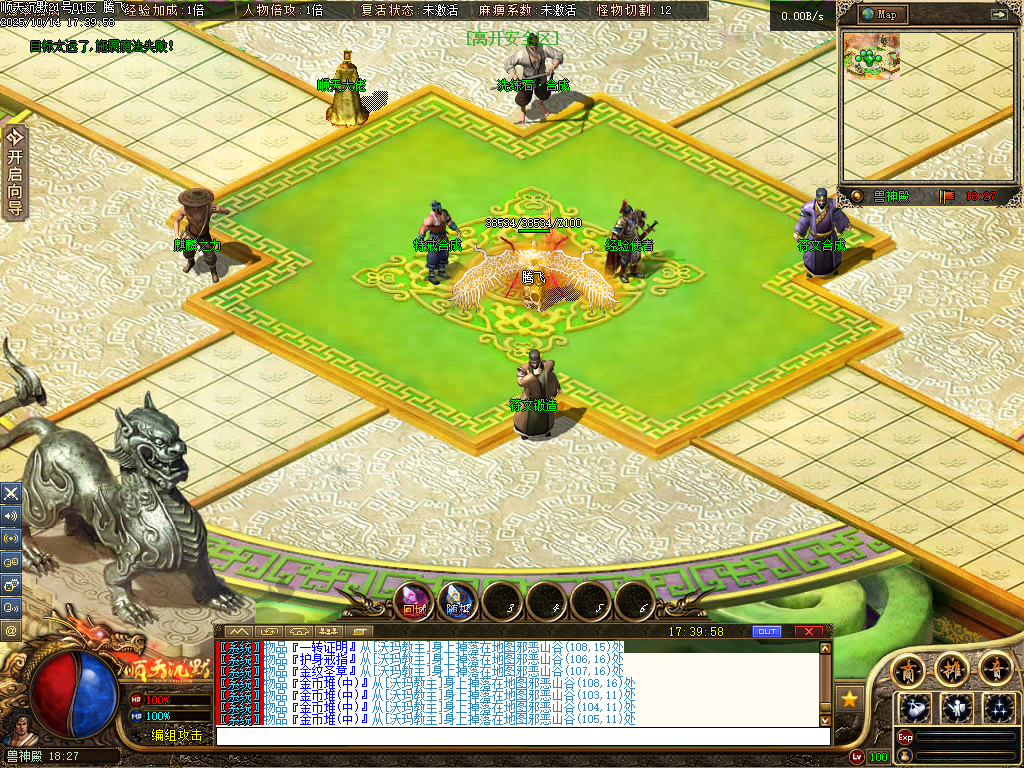Select the red flag icon under the minimap

pos(948,196)
